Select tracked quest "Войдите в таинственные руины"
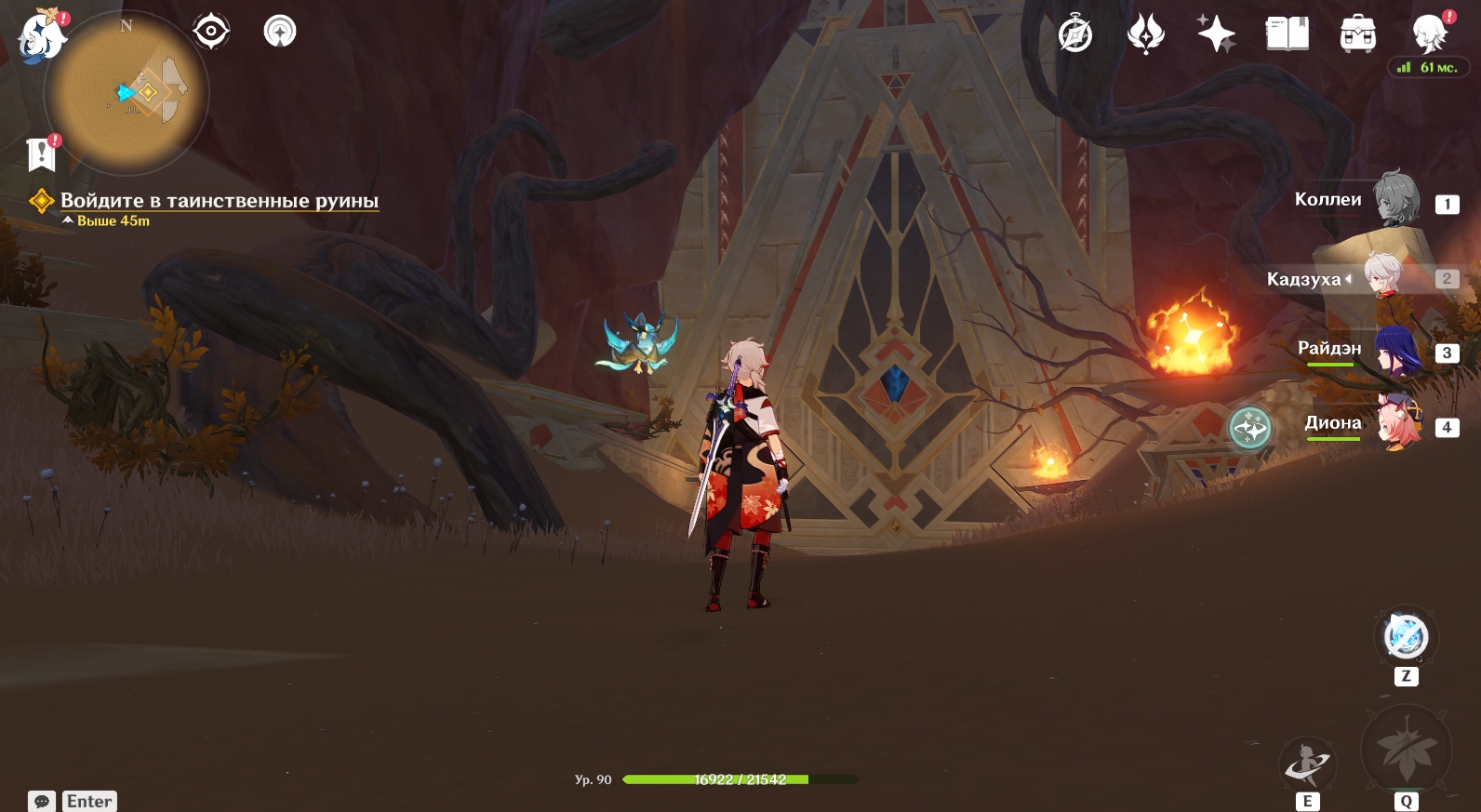The height and width of the screenshot is (812, 1481). 219,201
